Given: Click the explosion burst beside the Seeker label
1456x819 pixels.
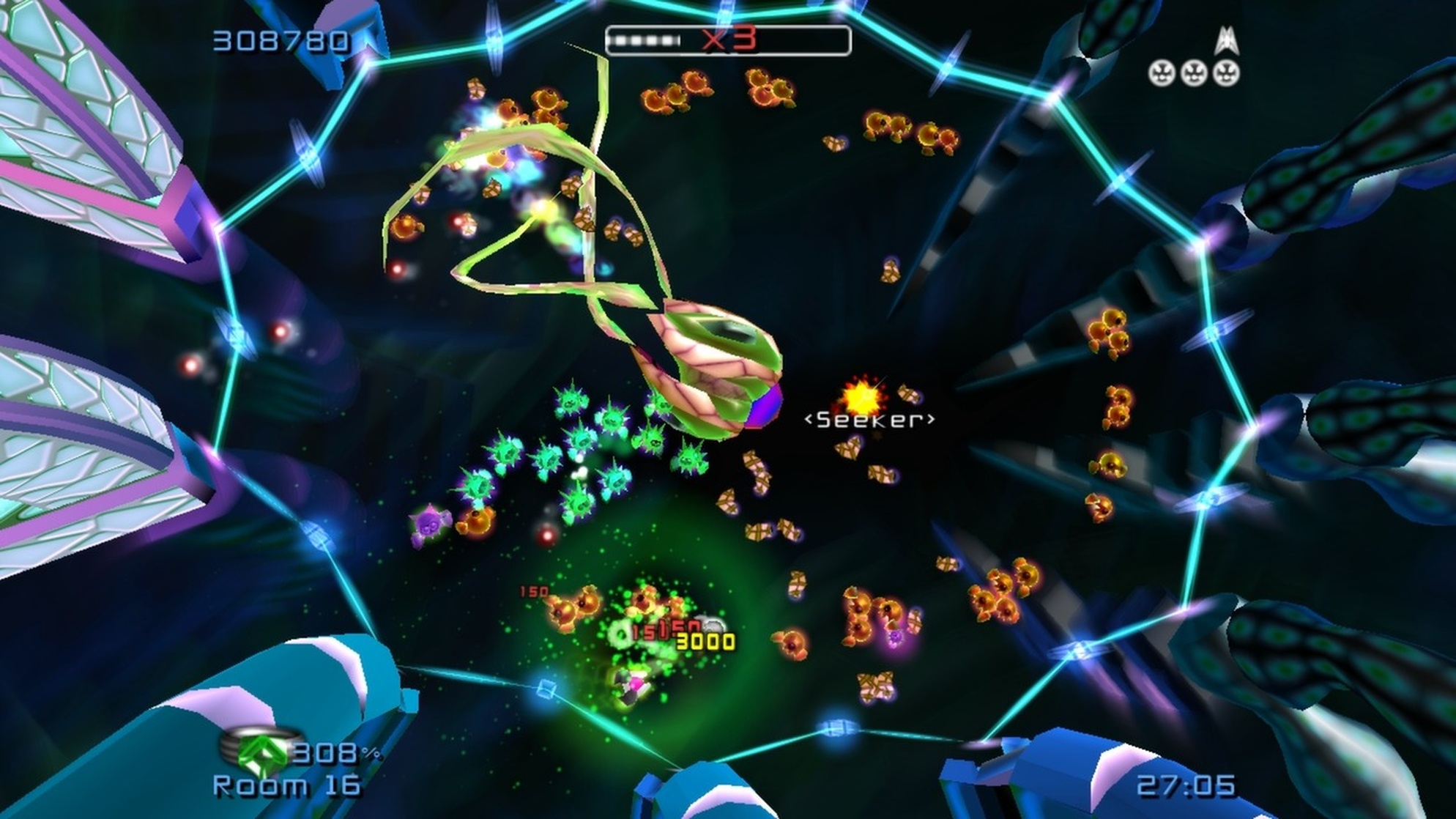Looking at the screenshot, I should [863, 396].
